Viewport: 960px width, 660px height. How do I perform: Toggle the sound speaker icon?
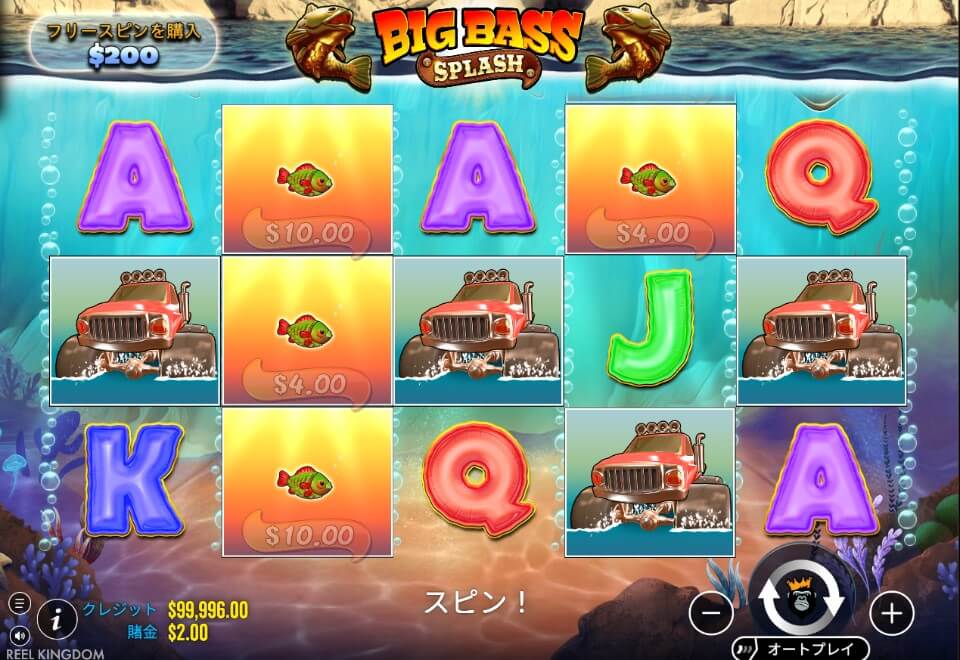pyautogui.click(x=20, y=634)
